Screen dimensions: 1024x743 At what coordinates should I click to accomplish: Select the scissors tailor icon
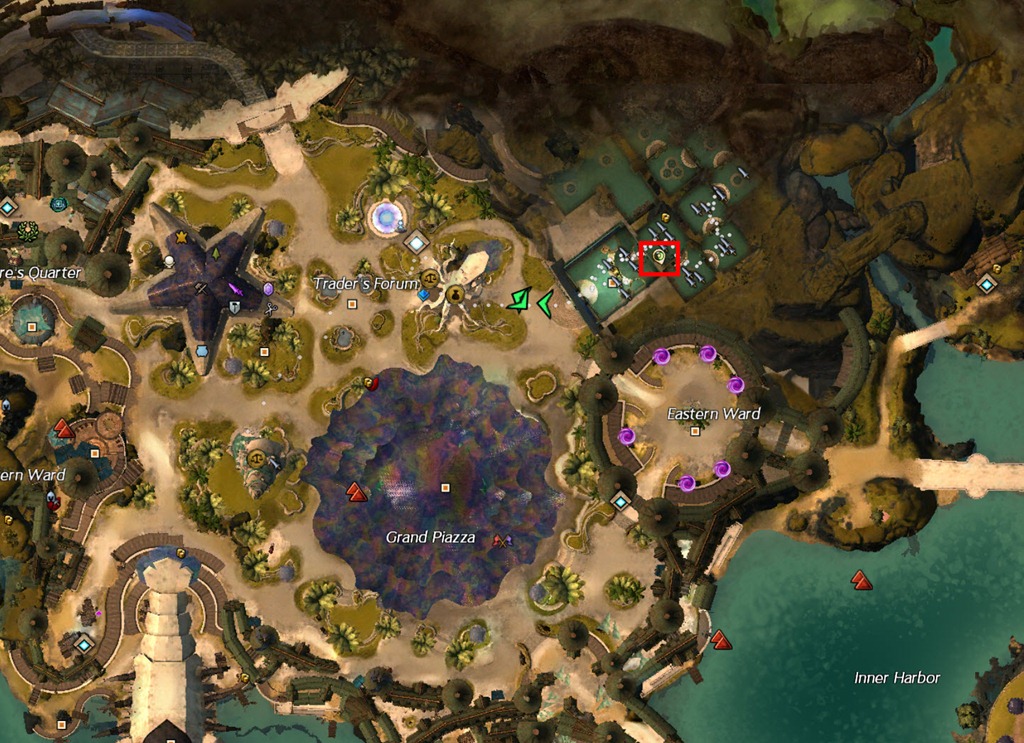[x=270, y=310]
